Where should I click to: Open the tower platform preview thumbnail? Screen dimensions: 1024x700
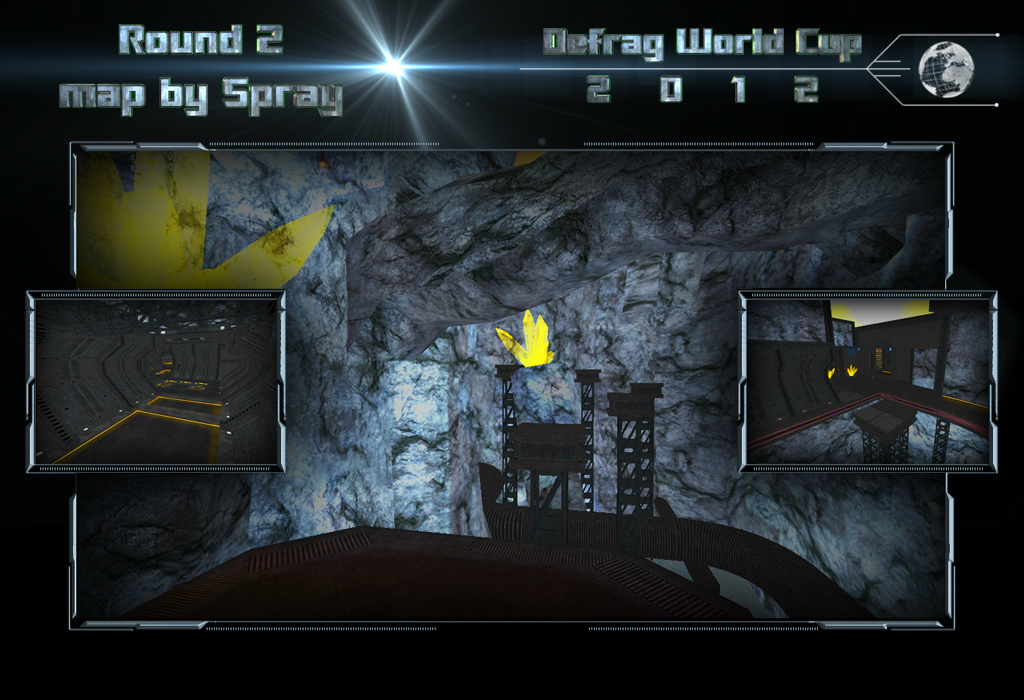pyautogui.click(x=867, y=381)
